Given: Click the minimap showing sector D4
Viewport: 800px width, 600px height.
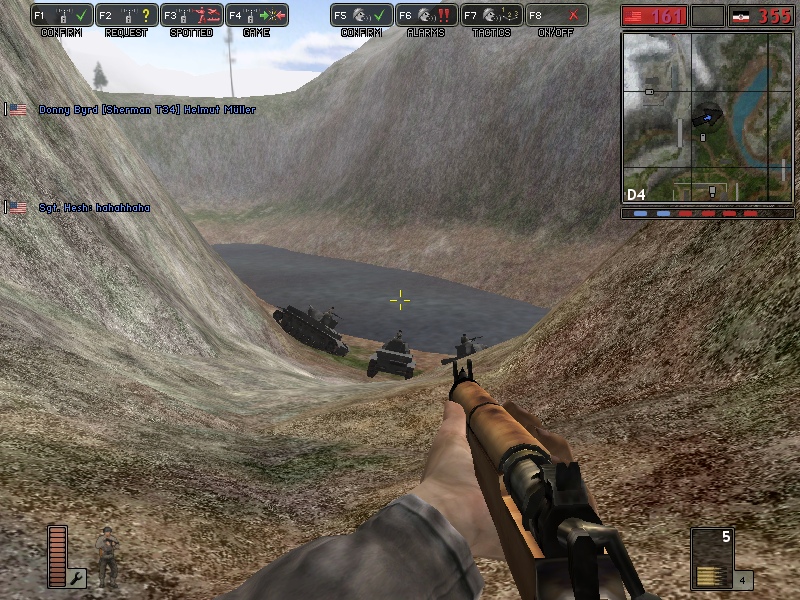Looking at the screenshot, I should click(705, 117).
